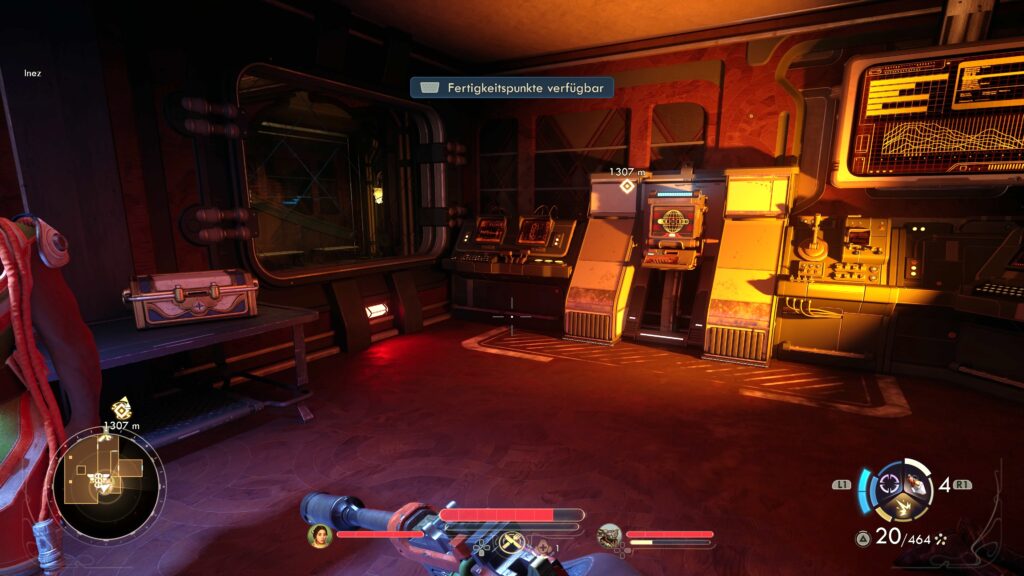
Task: Open the circular minimap
Action: (x=107, y=483)
